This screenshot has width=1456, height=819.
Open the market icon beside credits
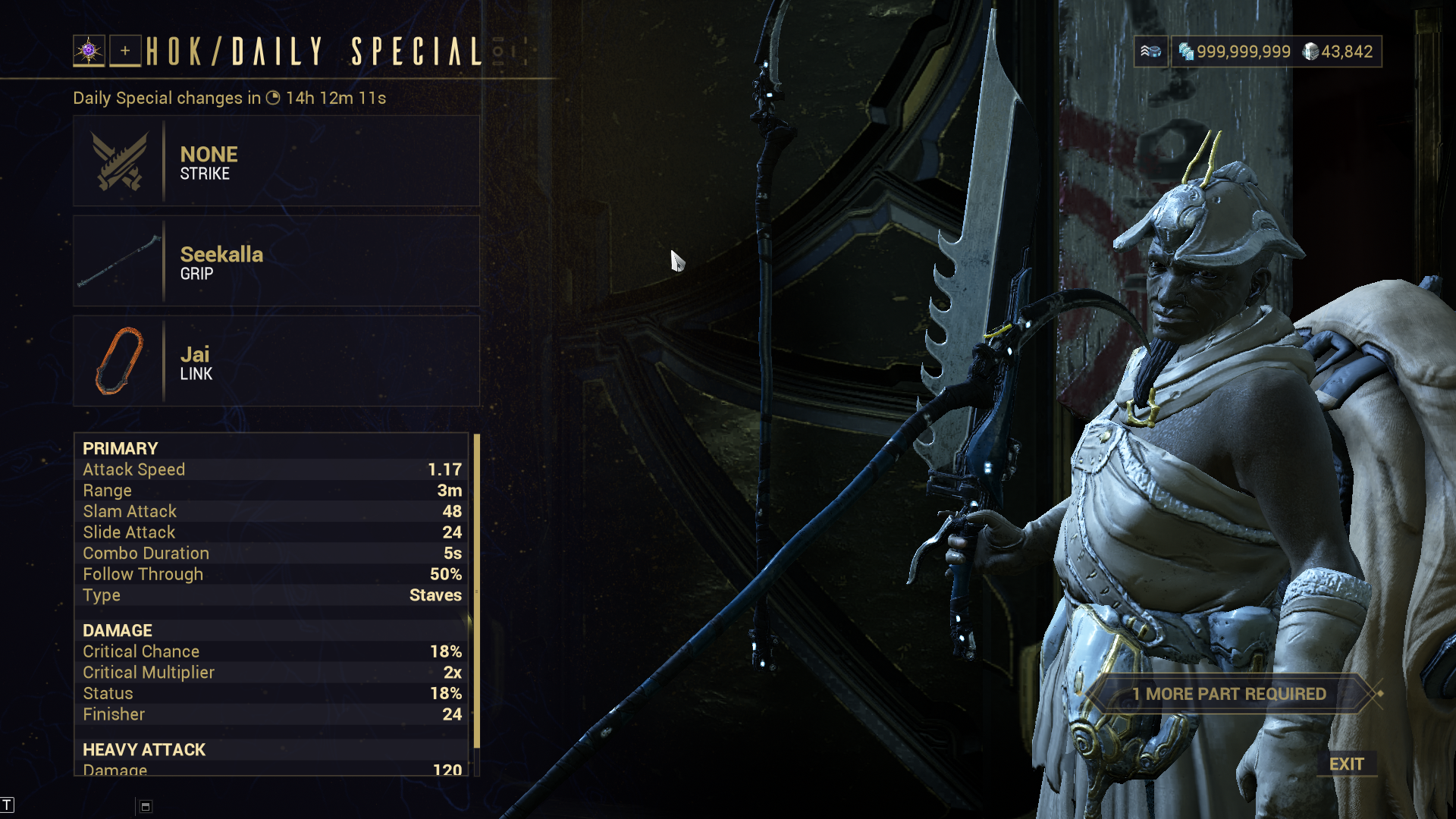click(x=1150, y=52)
